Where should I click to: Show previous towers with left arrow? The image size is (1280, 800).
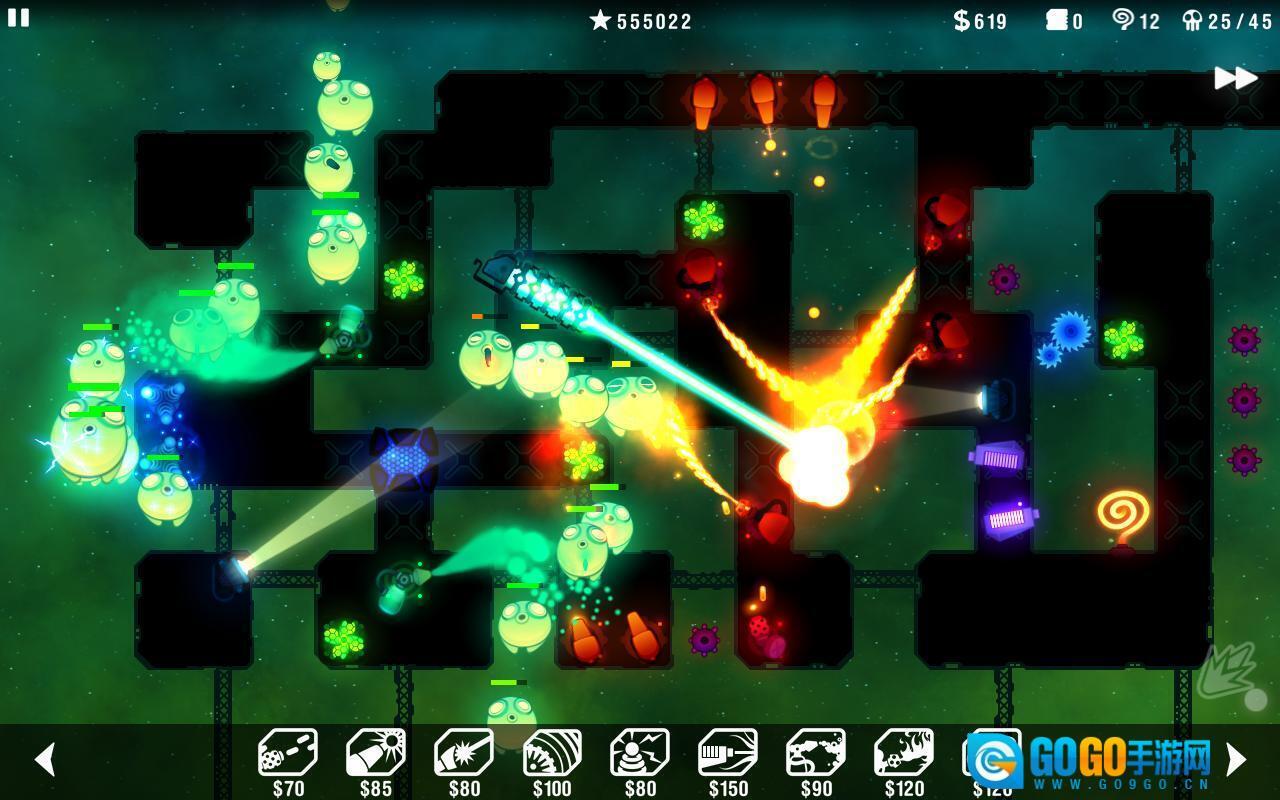coord(44,759)
